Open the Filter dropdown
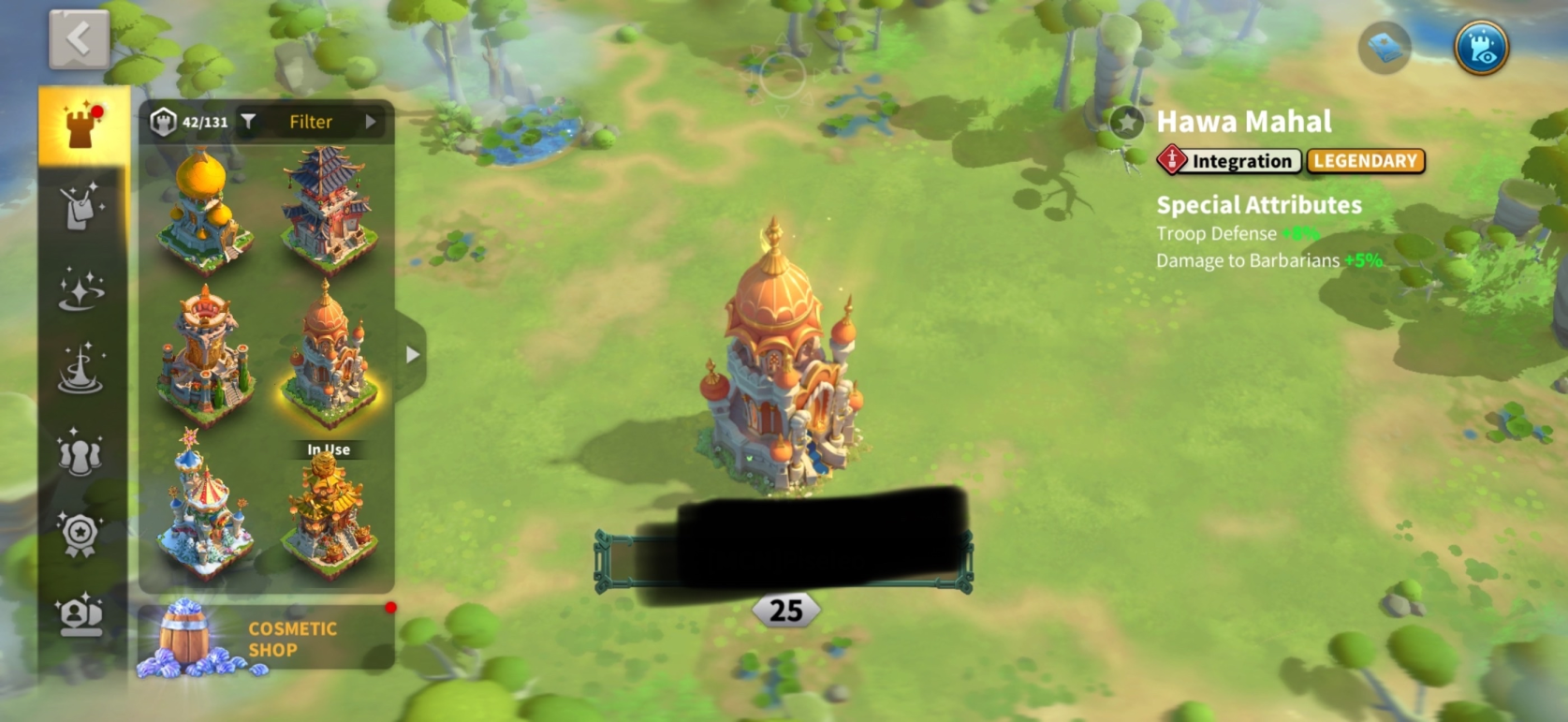 312,122
